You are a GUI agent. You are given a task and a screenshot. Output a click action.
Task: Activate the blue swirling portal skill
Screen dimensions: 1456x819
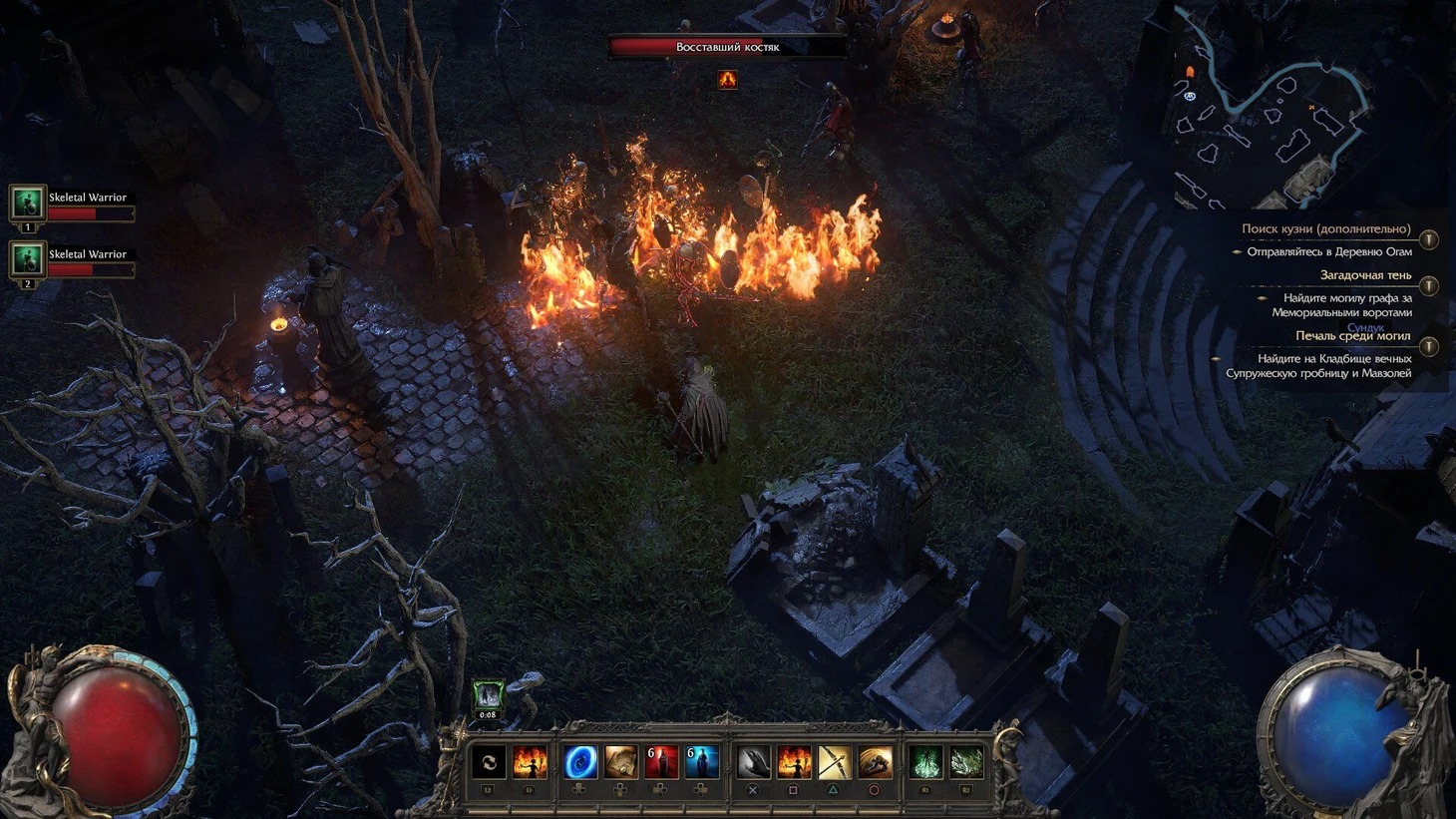(580, 763)
